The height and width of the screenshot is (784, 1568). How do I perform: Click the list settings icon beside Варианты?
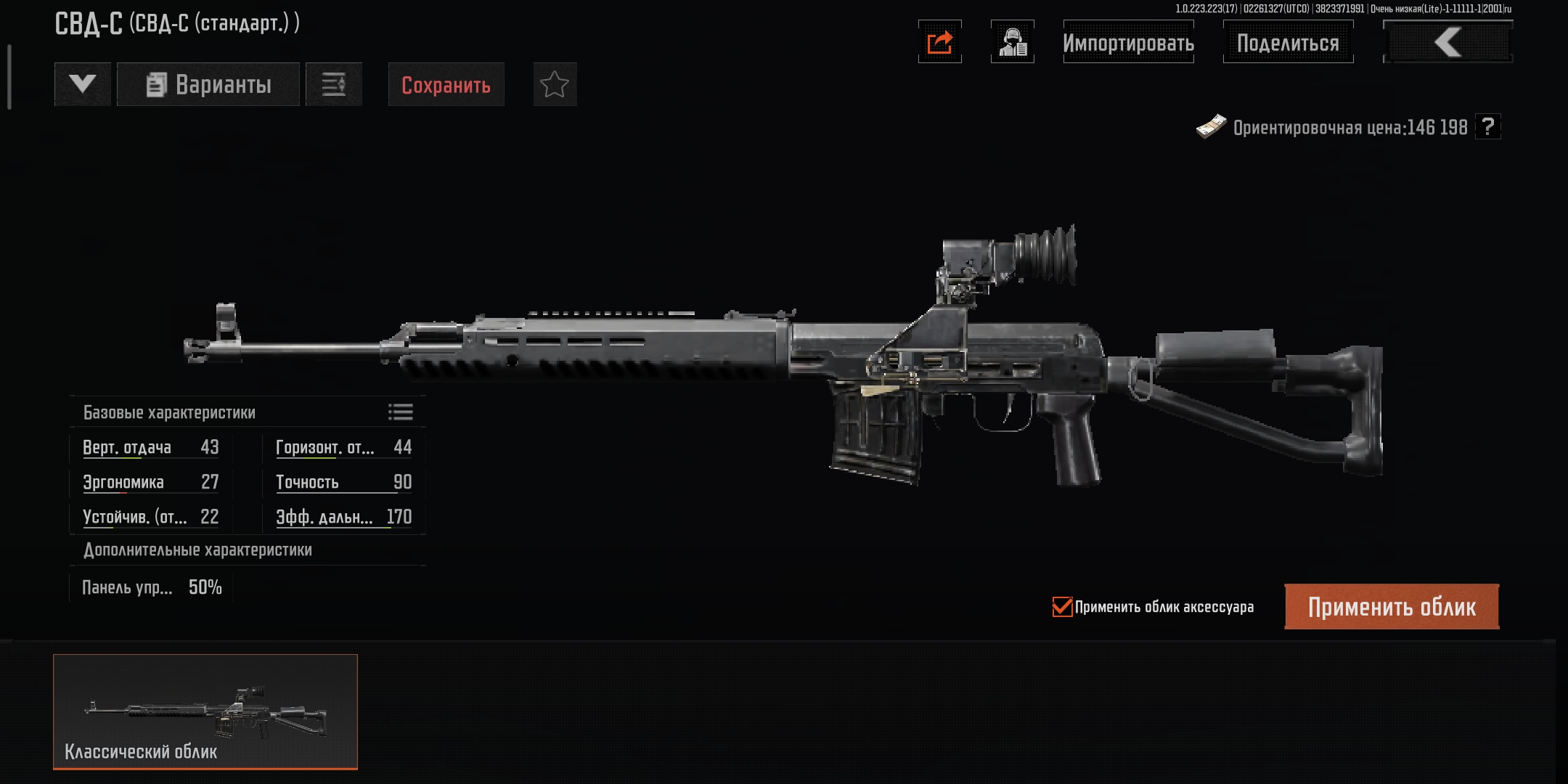tap(334, 84)
